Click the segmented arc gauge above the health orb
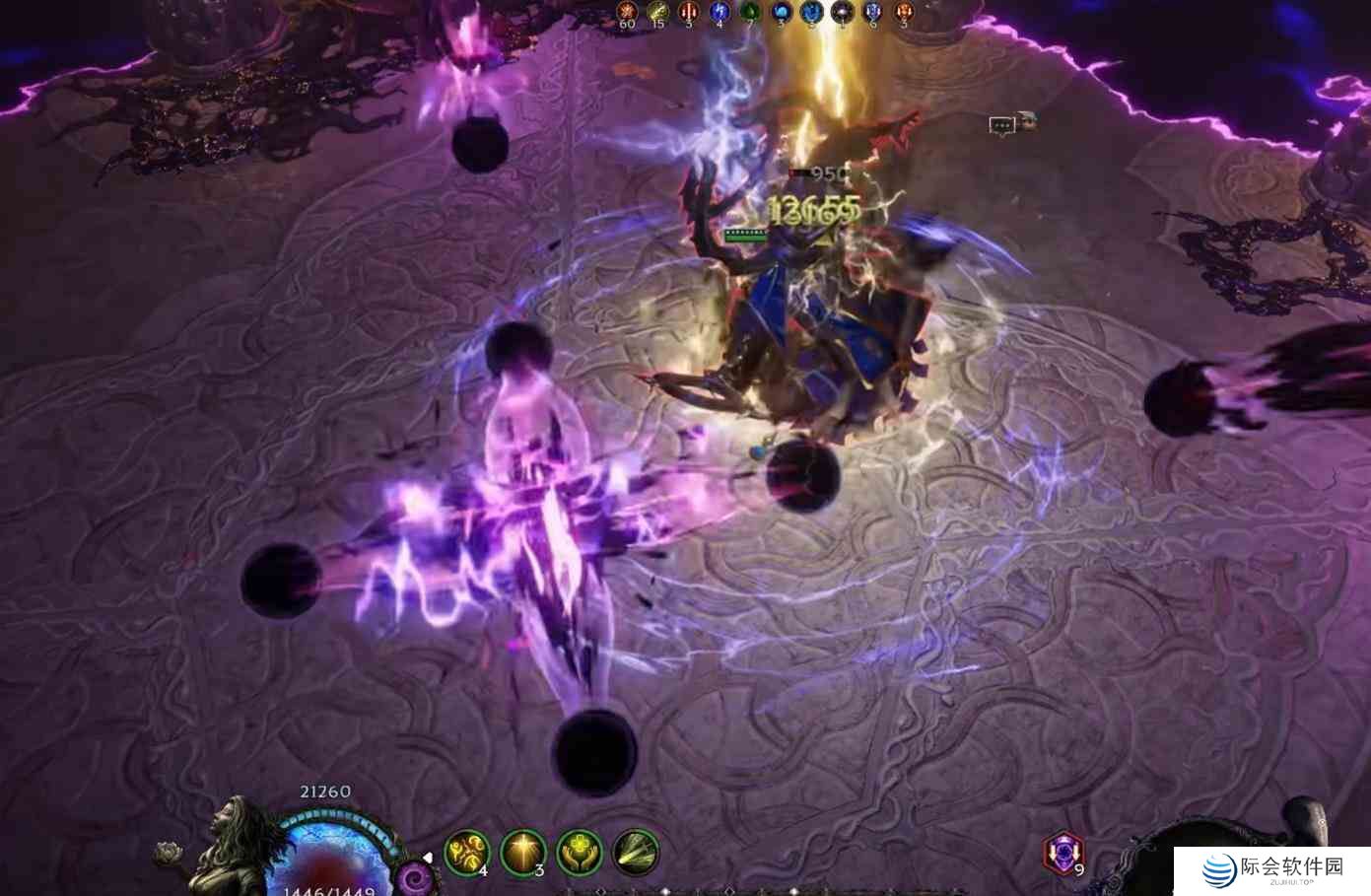The height and width of the screenshot is (896, 1371). (325, 819)
